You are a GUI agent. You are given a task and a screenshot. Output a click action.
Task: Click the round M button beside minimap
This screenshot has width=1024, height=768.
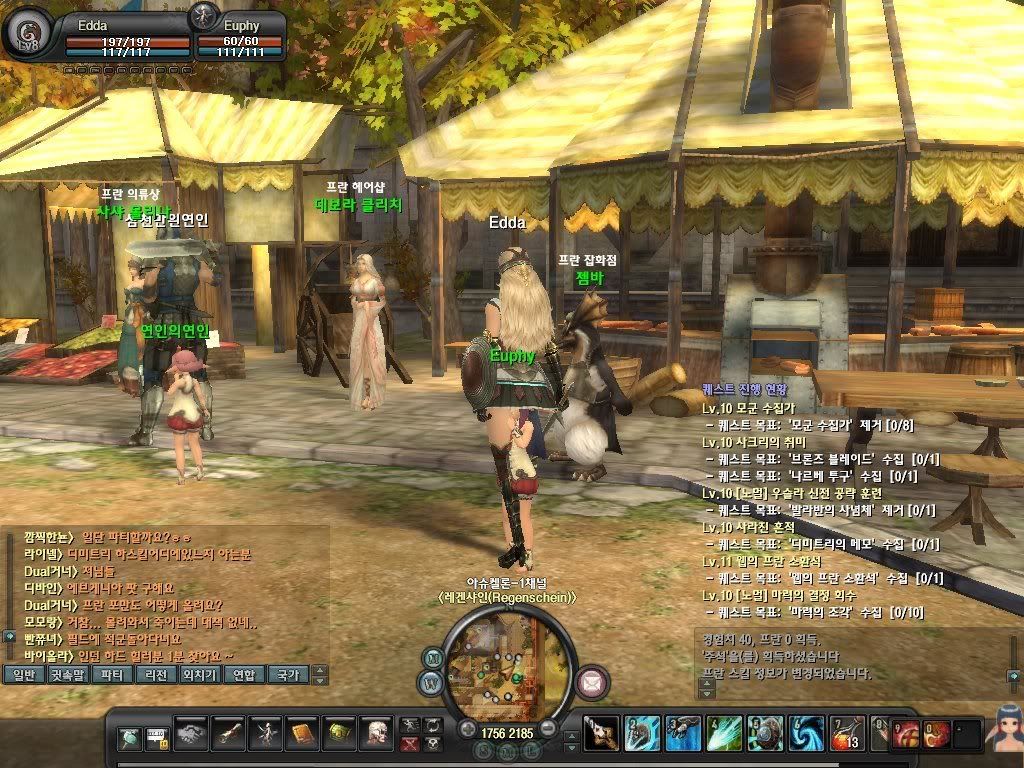click(433, 659)
